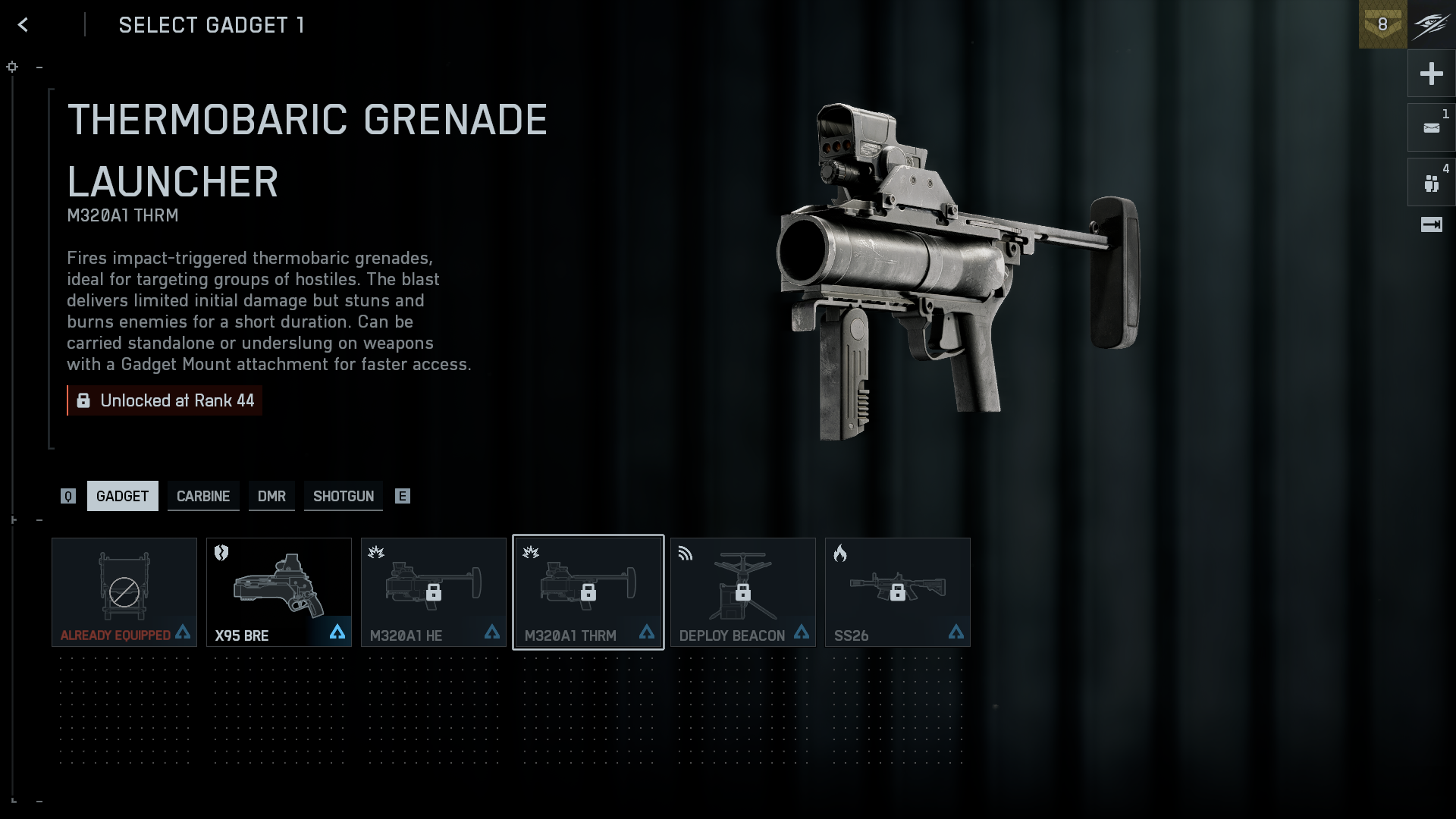Open the mail icon with notification
The height and width of the screenshot is (819, 1456).
[1431, 128]
